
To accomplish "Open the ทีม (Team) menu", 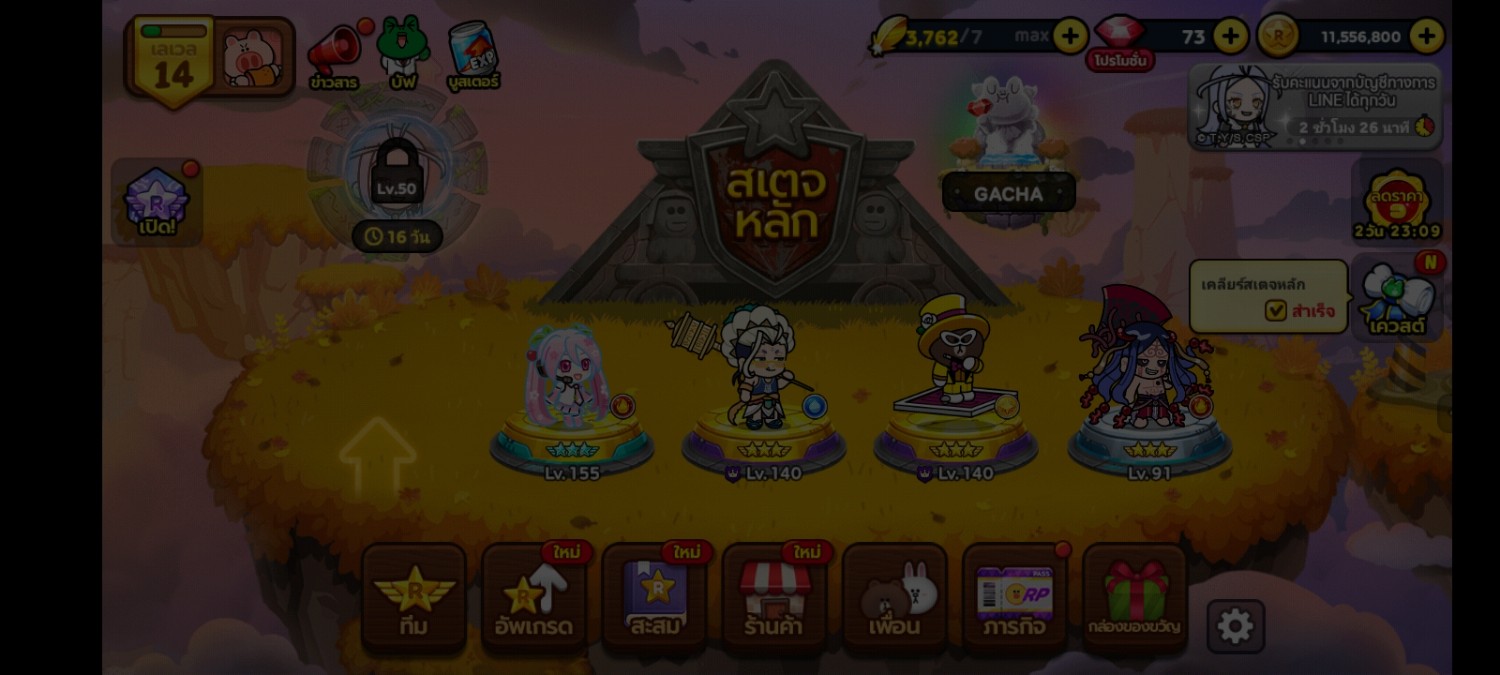I will pyautogui.click(x=414, y=599).
